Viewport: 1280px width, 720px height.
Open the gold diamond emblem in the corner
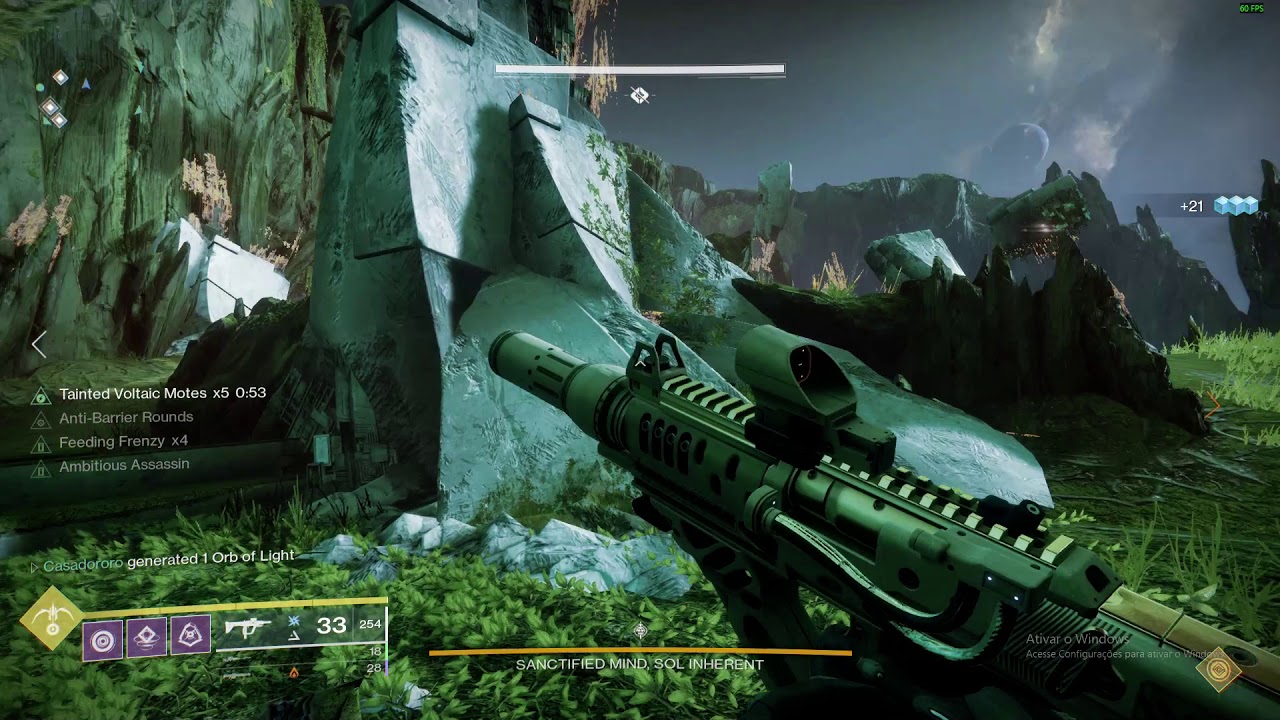[x=1218, y=669]
